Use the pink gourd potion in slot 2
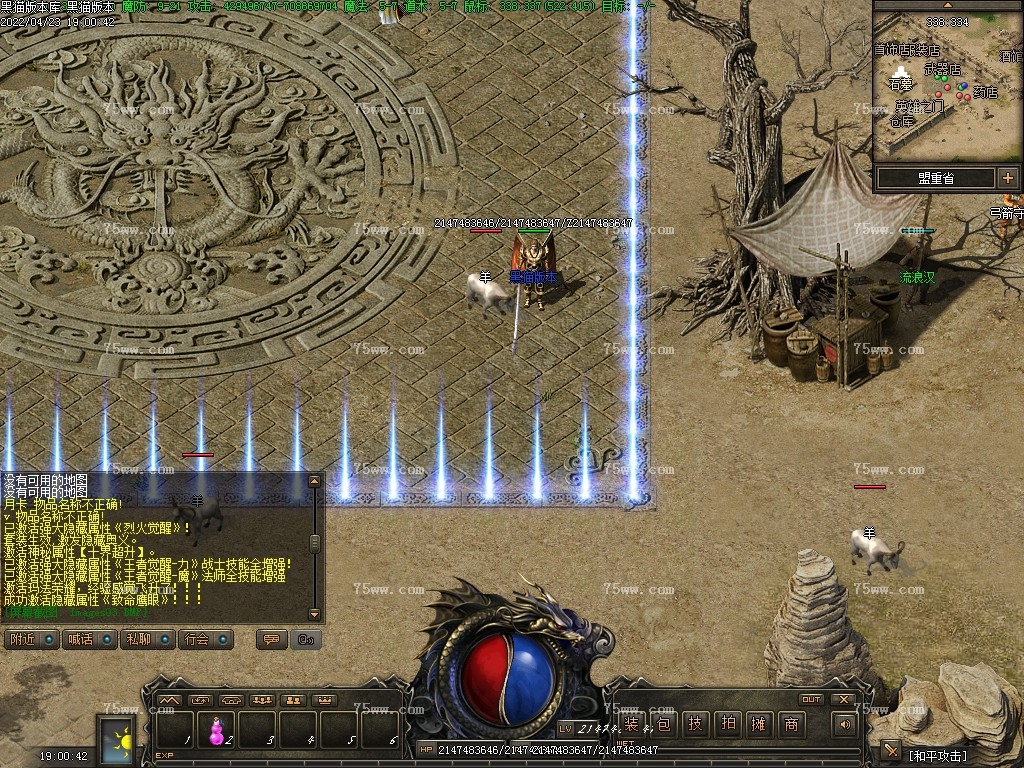 (216, 731)
